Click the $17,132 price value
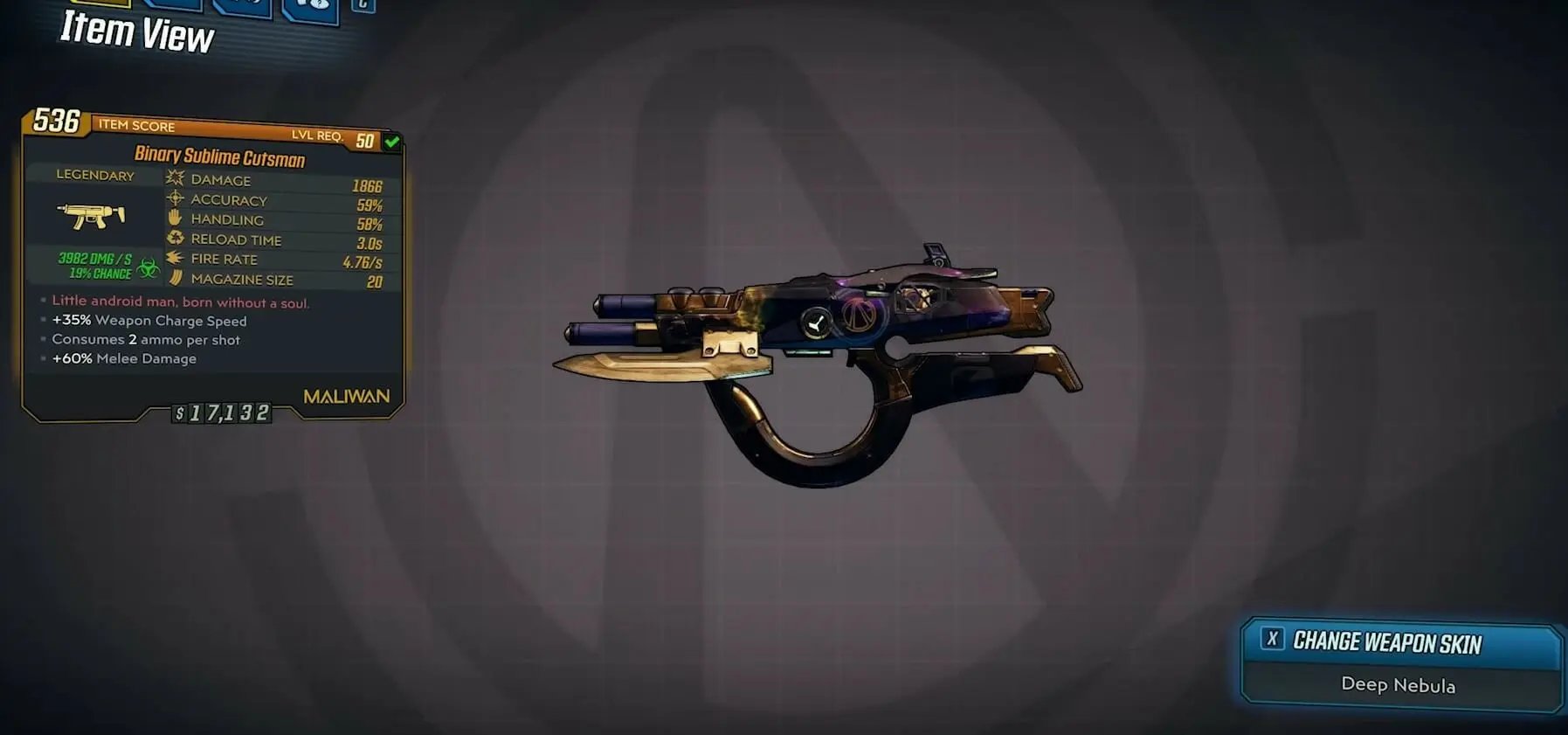This screenshot has height=735, width=1568. (223, 414)
